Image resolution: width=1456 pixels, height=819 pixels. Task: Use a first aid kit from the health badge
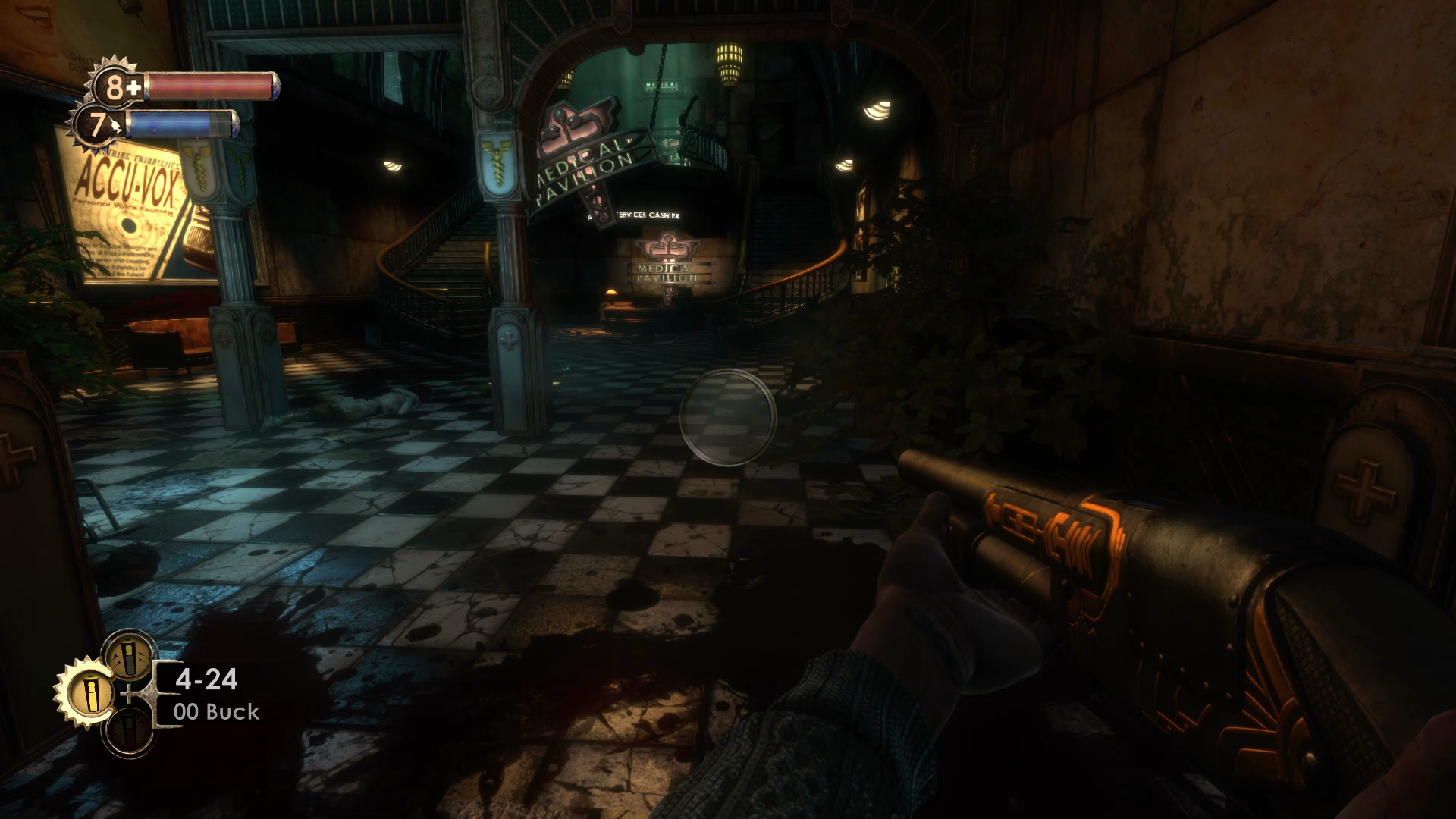tap(115, 86)
